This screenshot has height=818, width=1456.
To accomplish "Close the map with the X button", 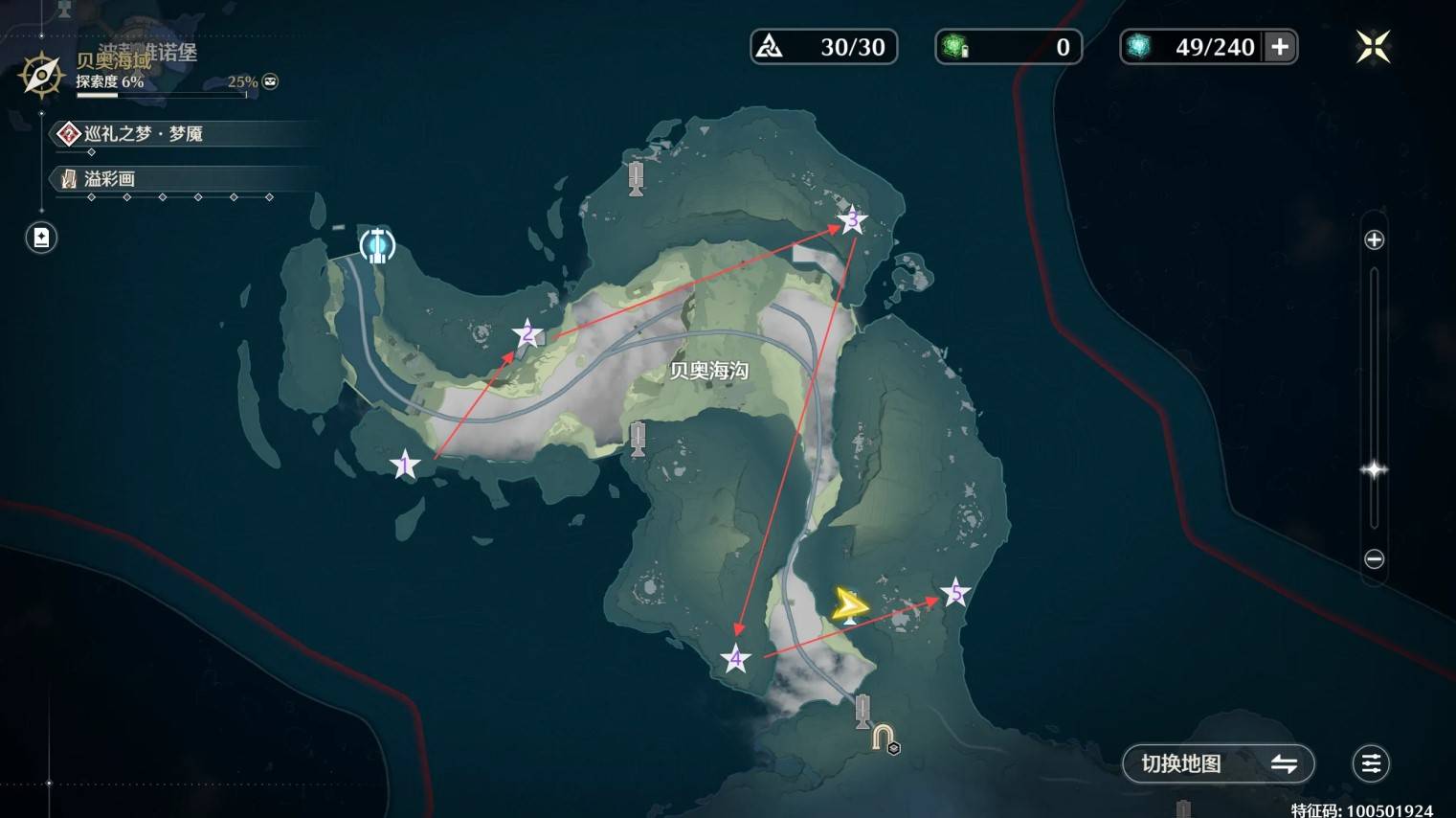I will tap(1373, 47).
